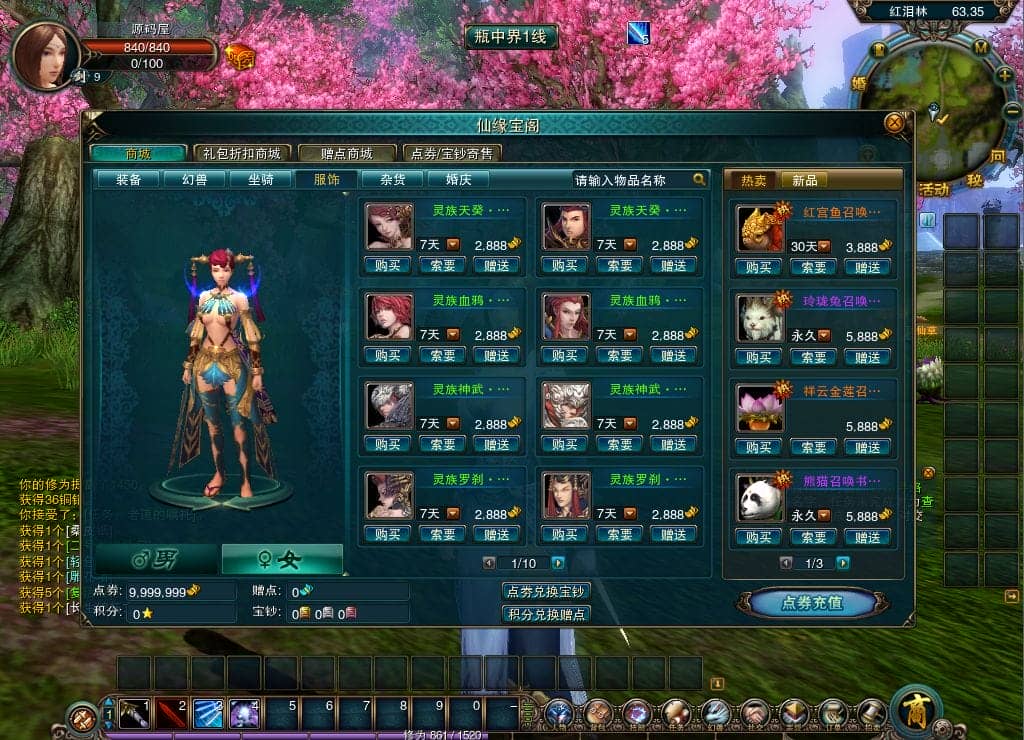The image size is (1024, 740).
Task: Open duration dropdown for 红宫鱼 item
Action: click(x=825, y=246)
